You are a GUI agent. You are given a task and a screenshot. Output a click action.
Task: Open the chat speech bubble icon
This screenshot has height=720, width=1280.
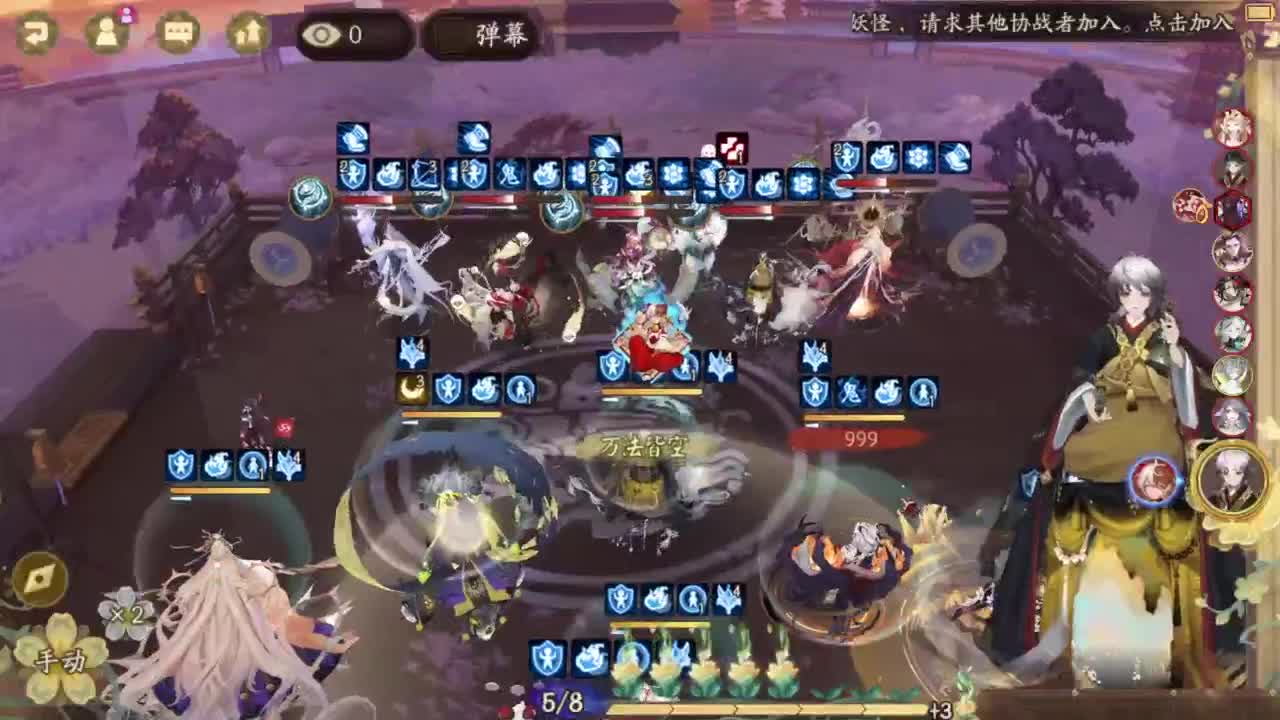tap(178, 30)
